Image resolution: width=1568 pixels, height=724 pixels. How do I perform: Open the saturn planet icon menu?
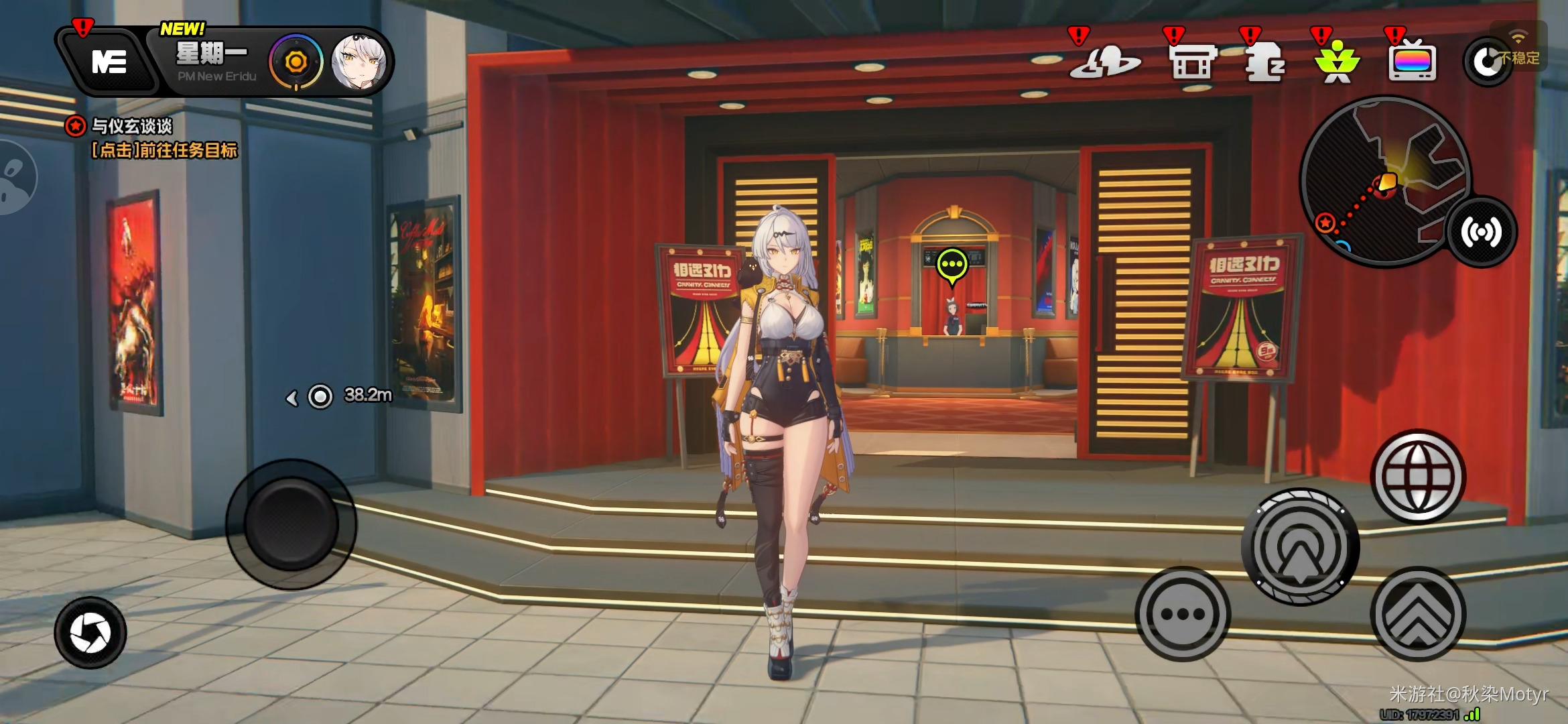coord(1104,62)
